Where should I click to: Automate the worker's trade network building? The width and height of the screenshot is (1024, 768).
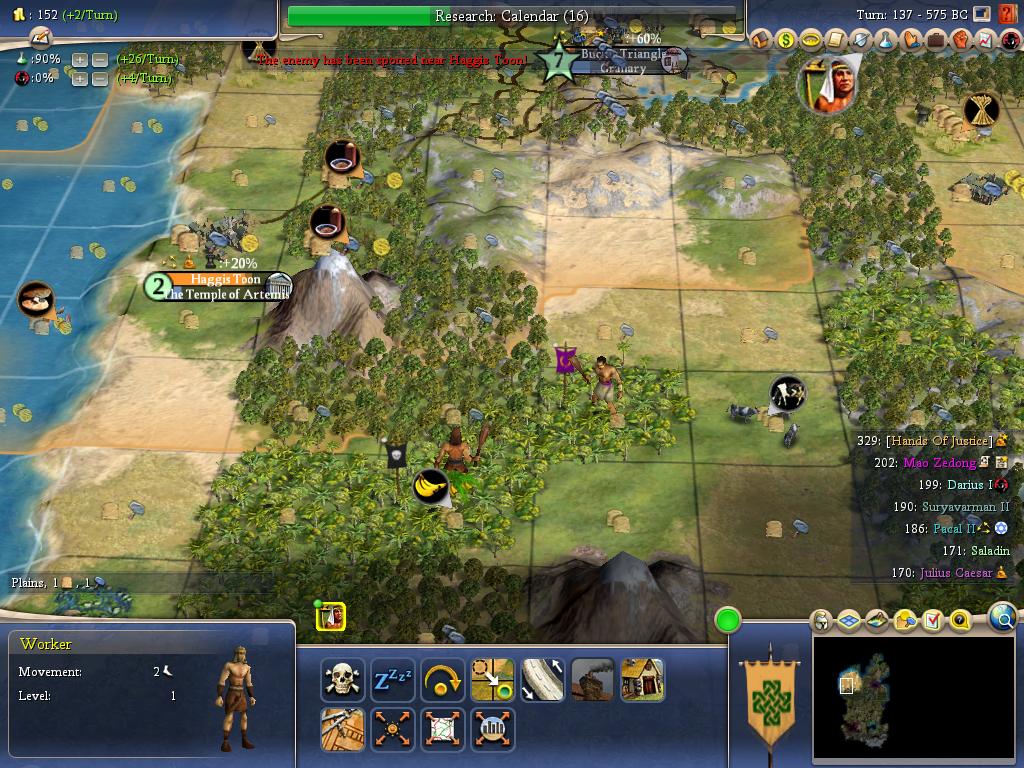(443, 729)
